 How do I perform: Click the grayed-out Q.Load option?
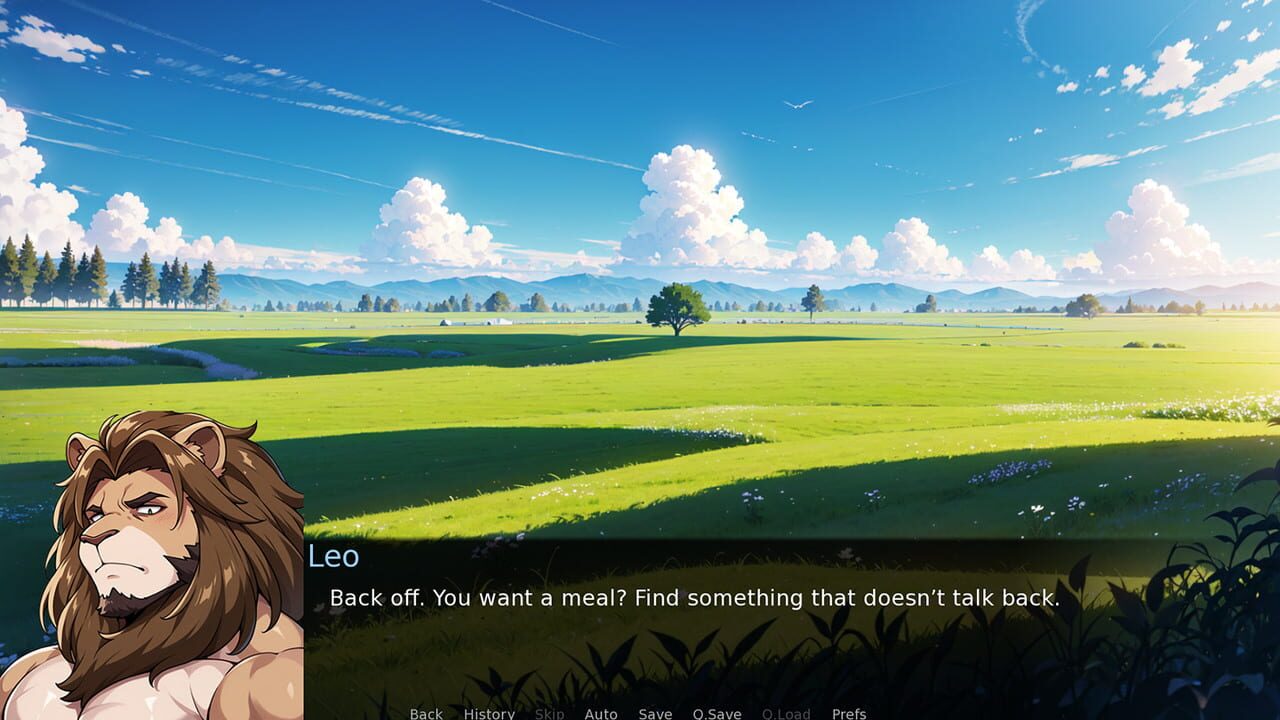click(788, 714)
